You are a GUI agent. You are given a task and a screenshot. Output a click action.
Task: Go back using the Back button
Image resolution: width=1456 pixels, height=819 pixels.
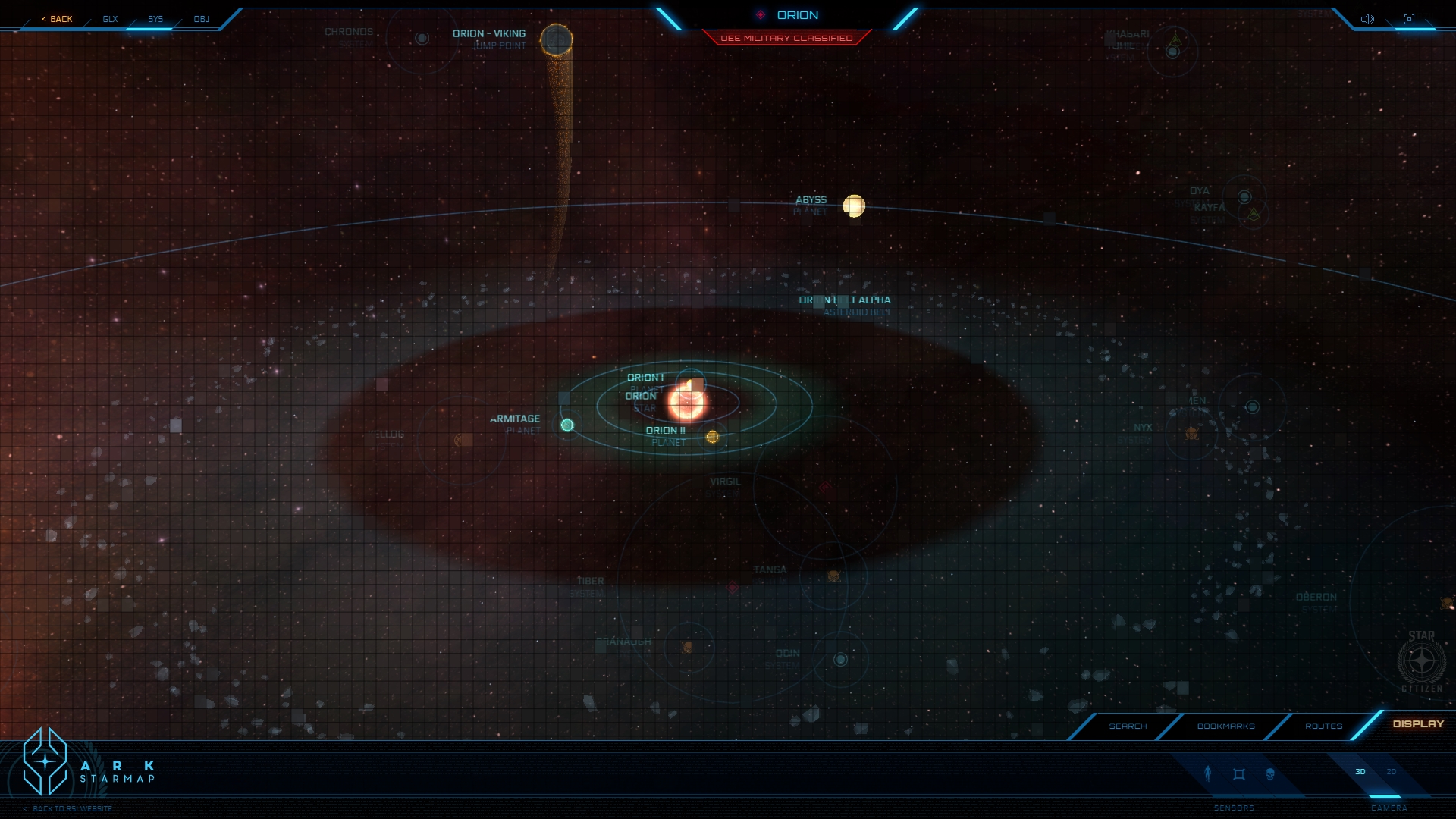pyautogui.click(x=58, y=19)
